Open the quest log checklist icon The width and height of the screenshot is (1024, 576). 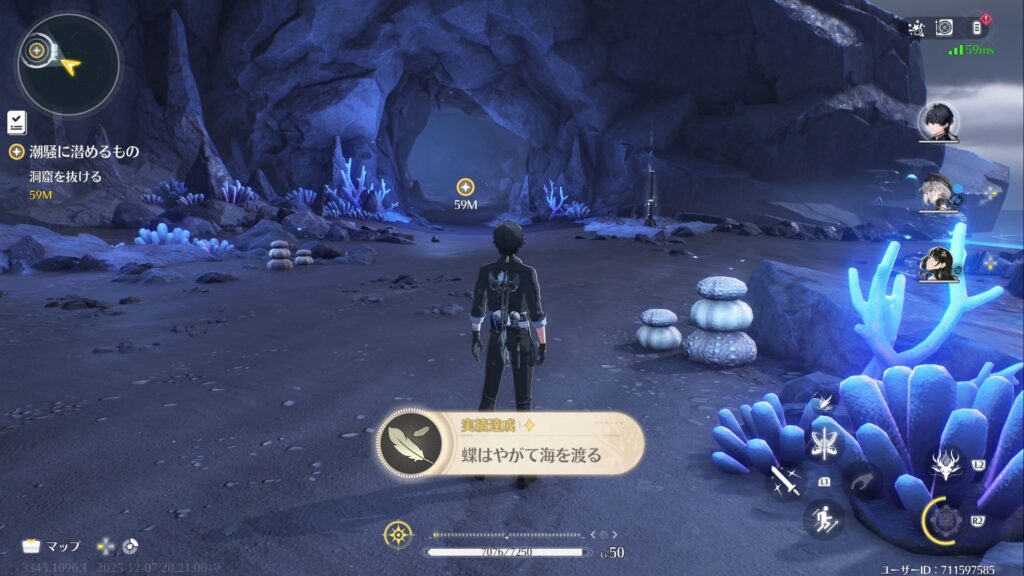(x=16, y=122)
